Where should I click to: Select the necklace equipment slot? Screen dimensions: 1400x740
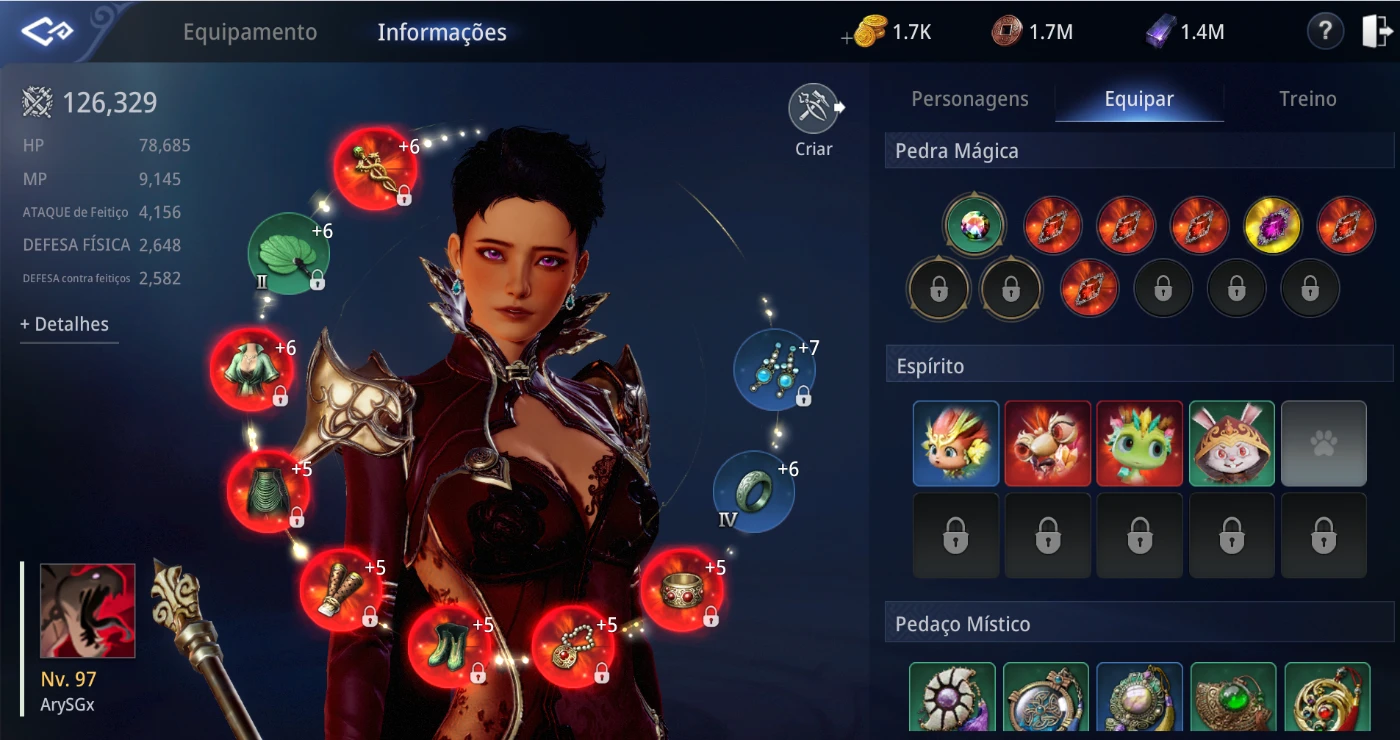(572, 647)
